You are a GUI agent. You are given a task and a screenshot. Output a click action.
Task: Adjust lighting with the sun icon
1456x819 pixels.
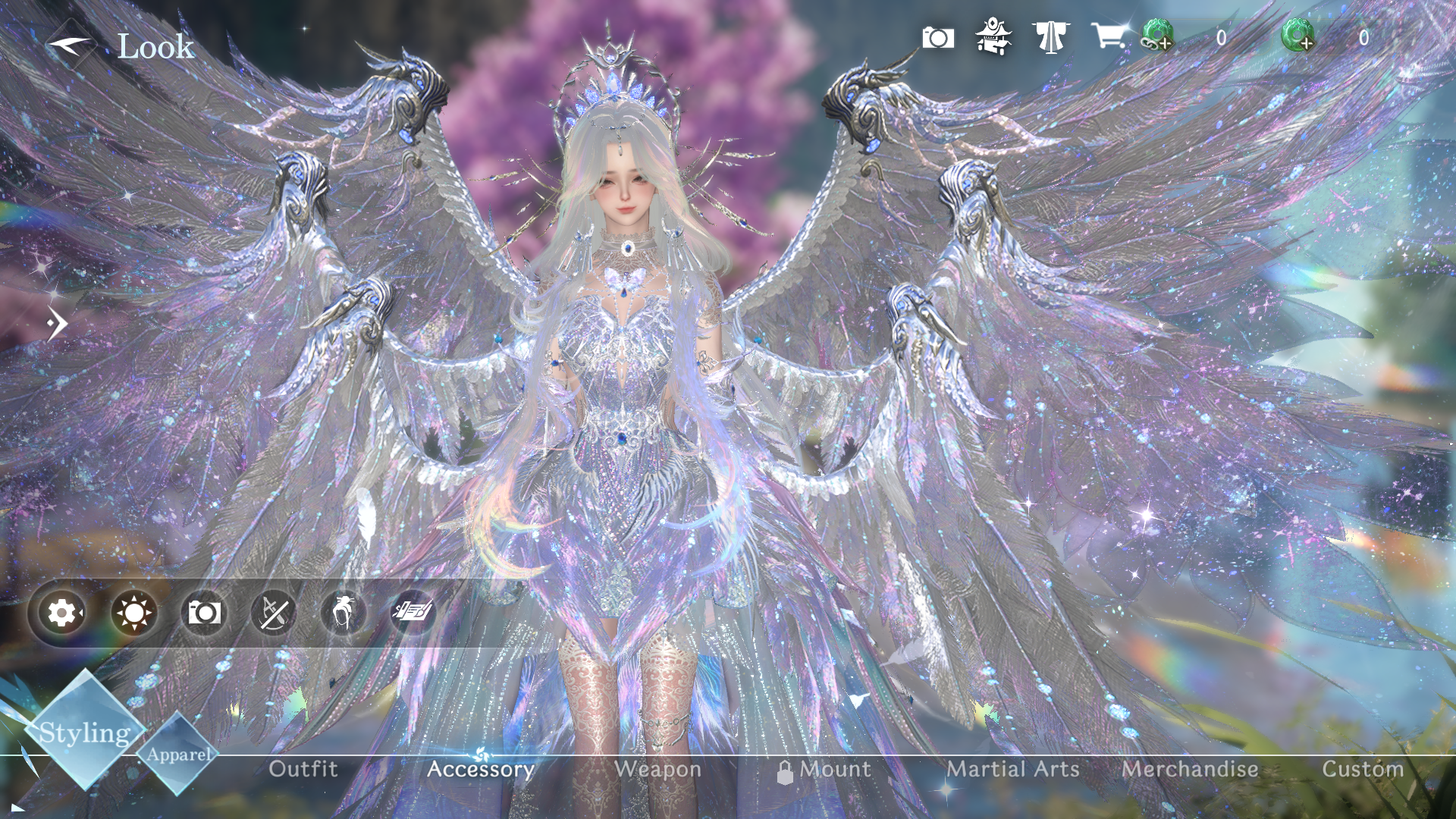[x=133, y=613]
